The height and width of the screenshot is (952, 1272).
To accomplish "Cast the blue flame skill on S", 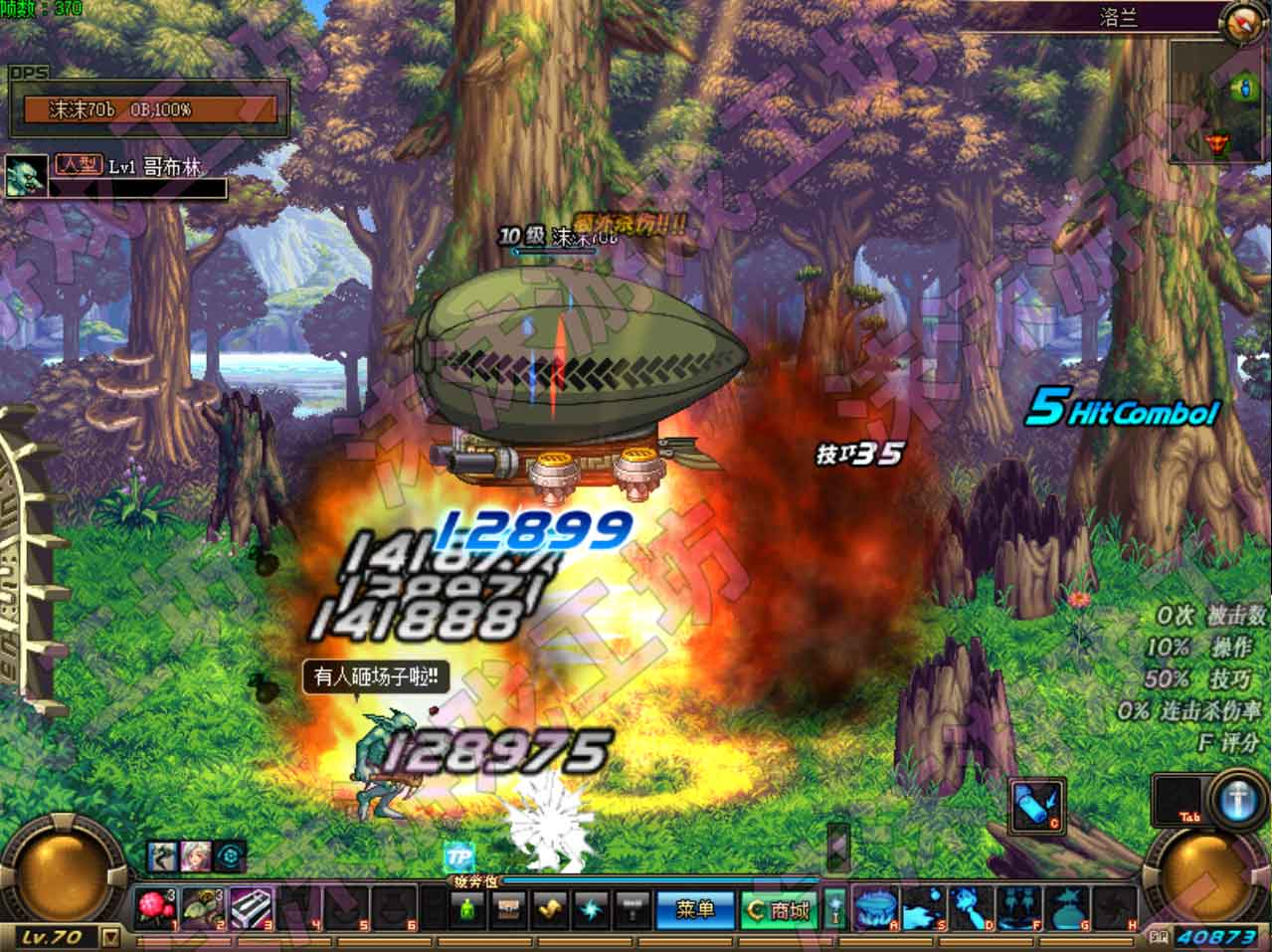I will [922, 908].
